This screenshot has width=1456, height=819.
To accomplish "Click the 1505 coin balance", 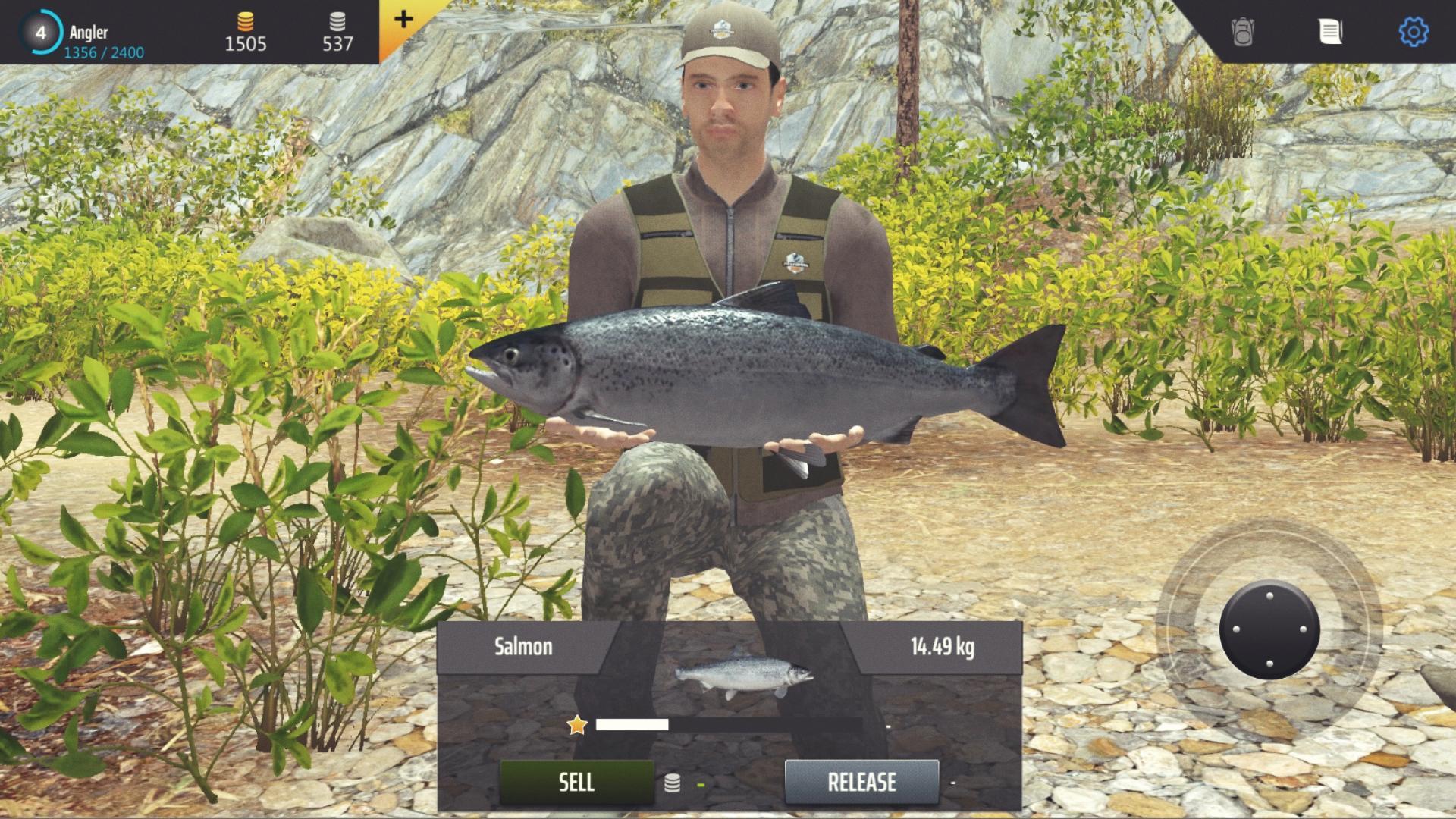I will [x=246, y=44].
